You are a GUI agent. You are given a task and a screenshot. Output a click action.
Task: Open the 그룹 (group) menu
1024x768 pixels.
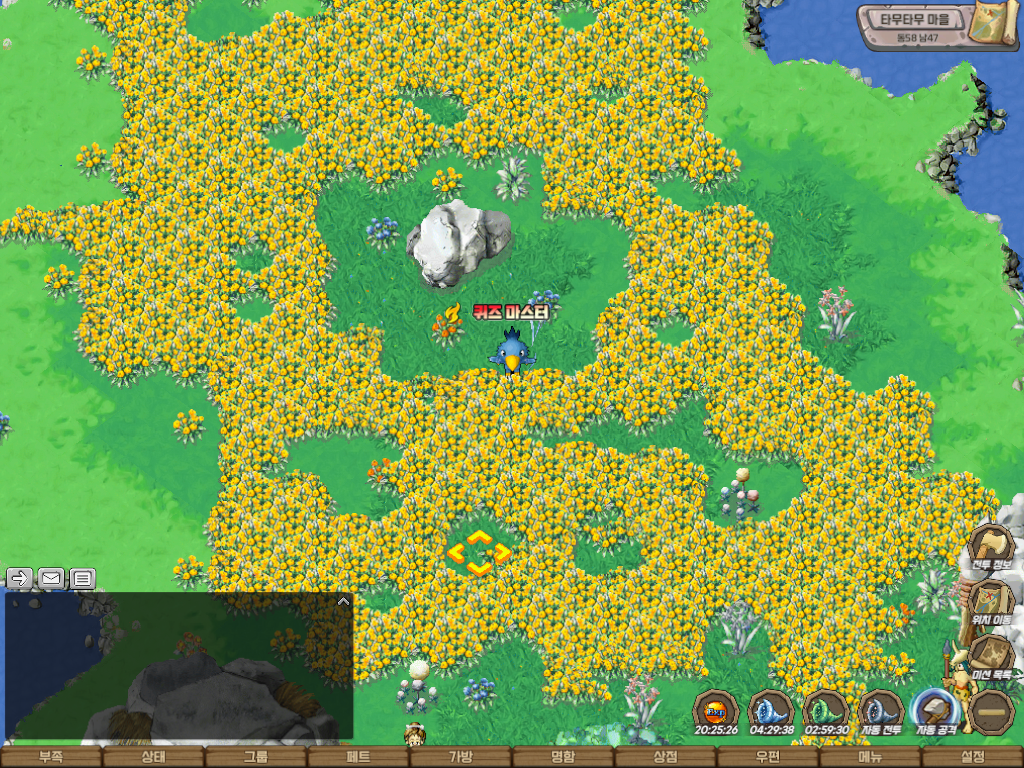click(256, 758)
